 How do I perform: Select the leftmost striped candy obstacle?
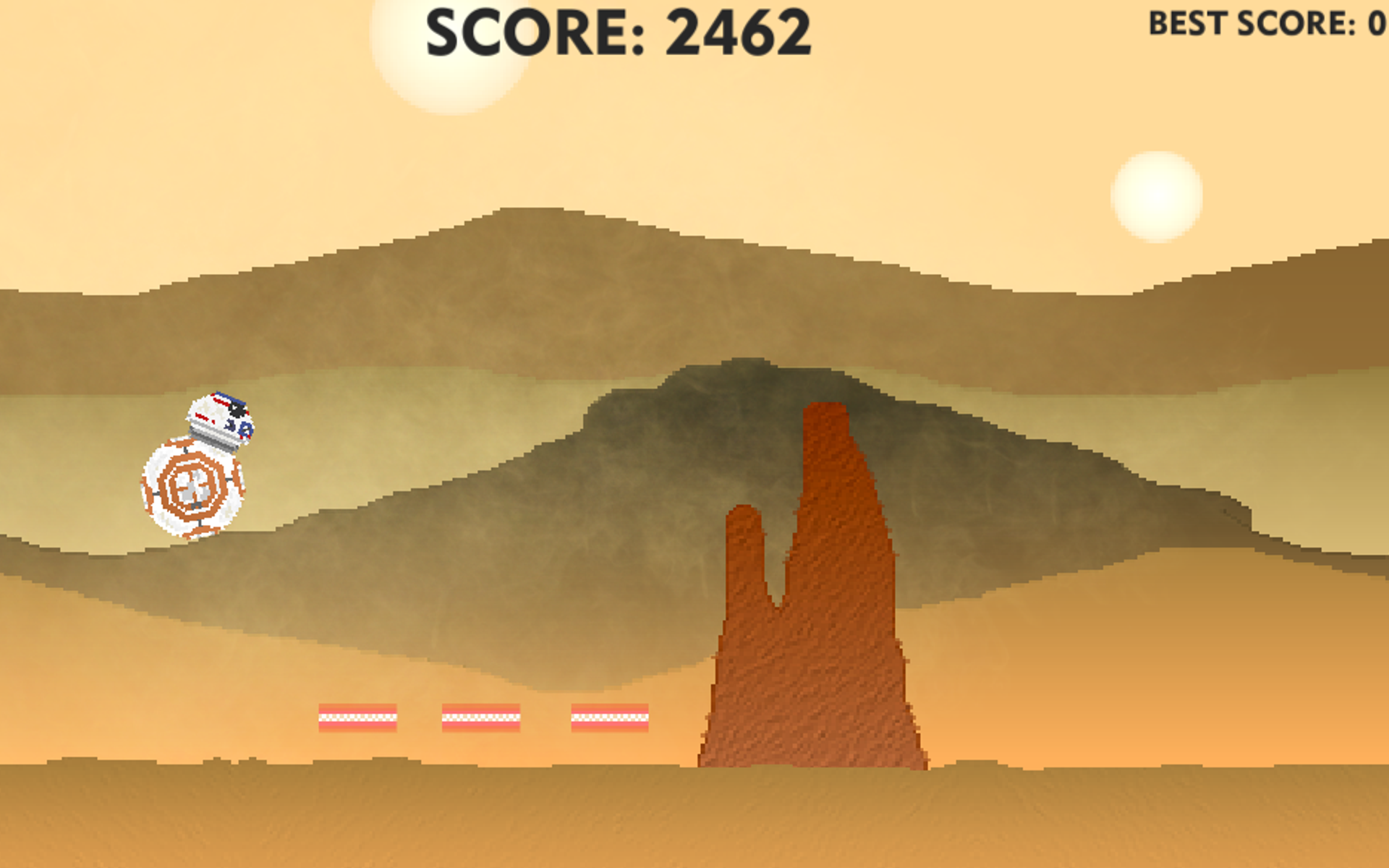click(356, 718)
